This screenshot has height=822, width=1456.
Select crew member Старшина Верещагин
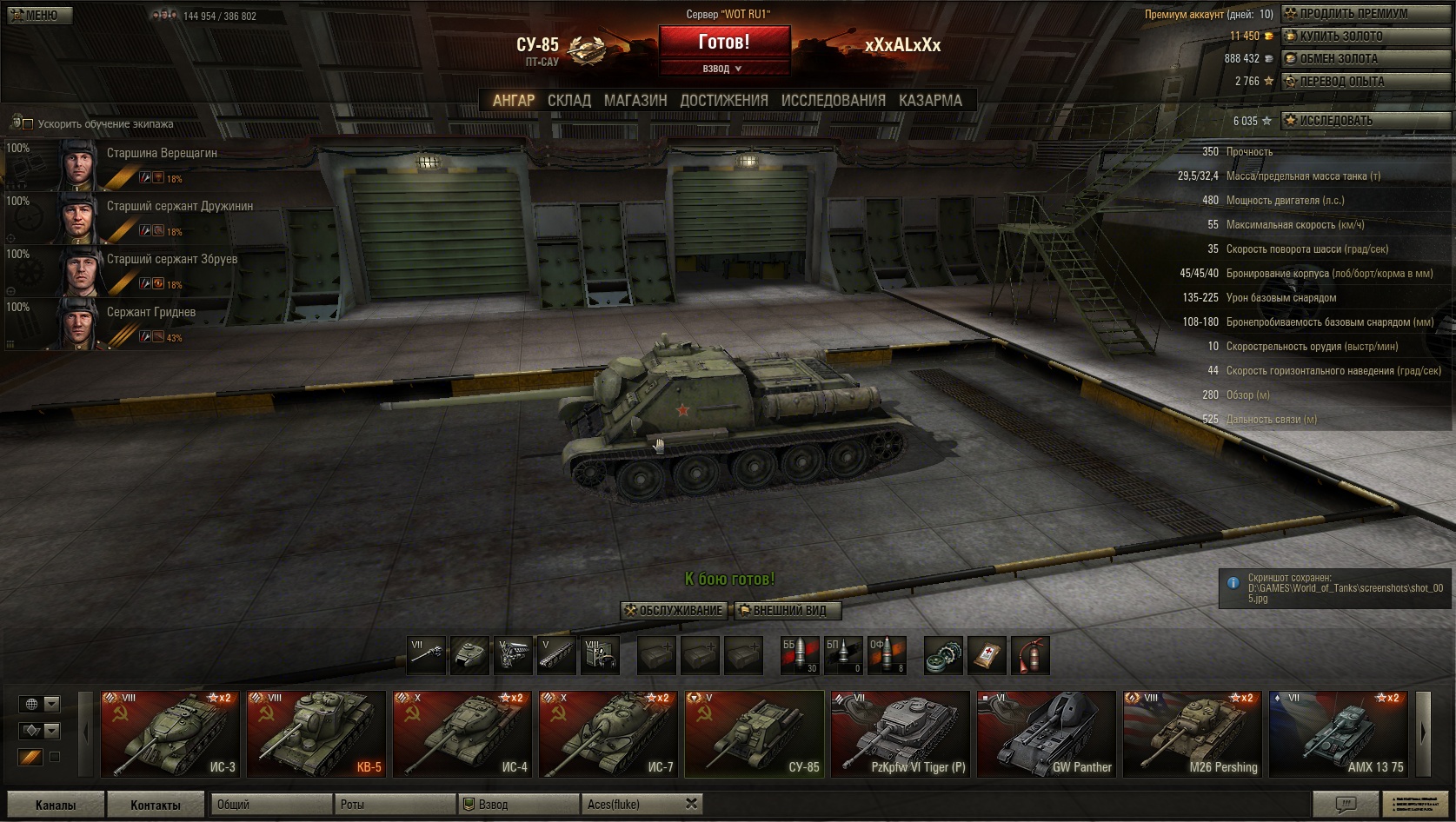(x=162, y=154)
